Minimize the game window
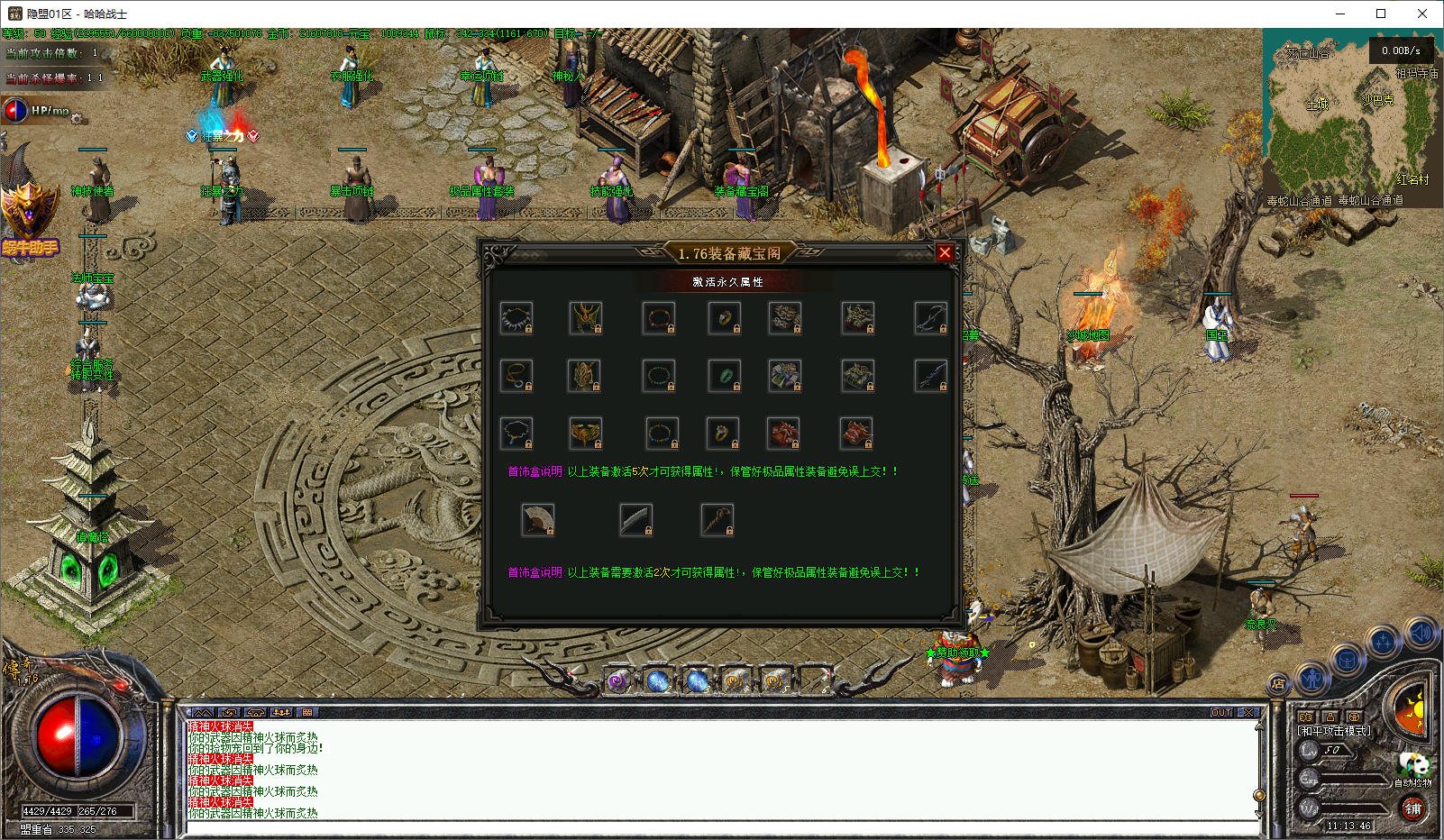This screenshot has width=1444, height=840. click(1340, 14)
